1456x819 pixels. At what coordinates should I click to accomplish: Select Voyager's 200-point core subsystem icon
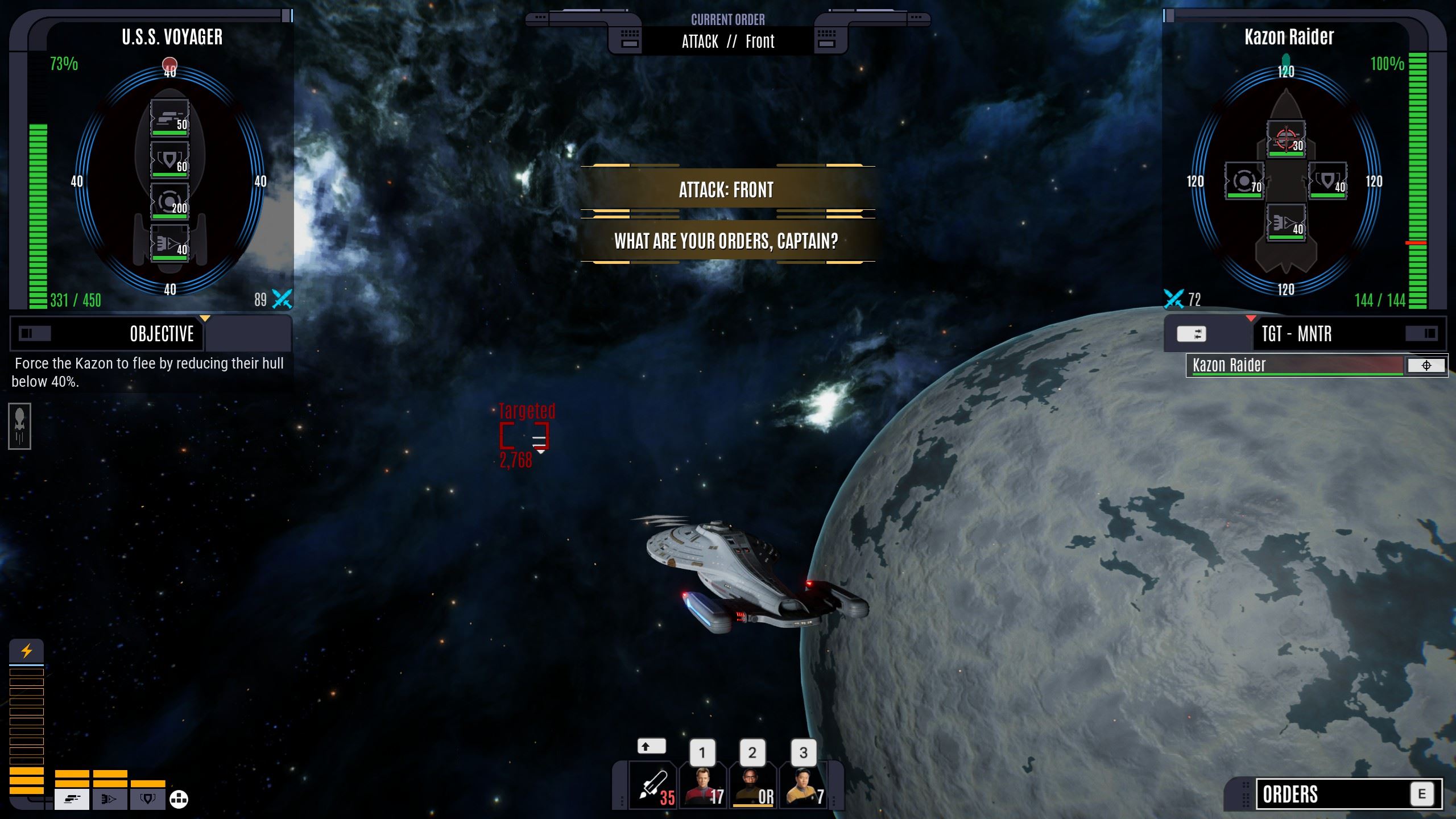[x=169, y=201]
